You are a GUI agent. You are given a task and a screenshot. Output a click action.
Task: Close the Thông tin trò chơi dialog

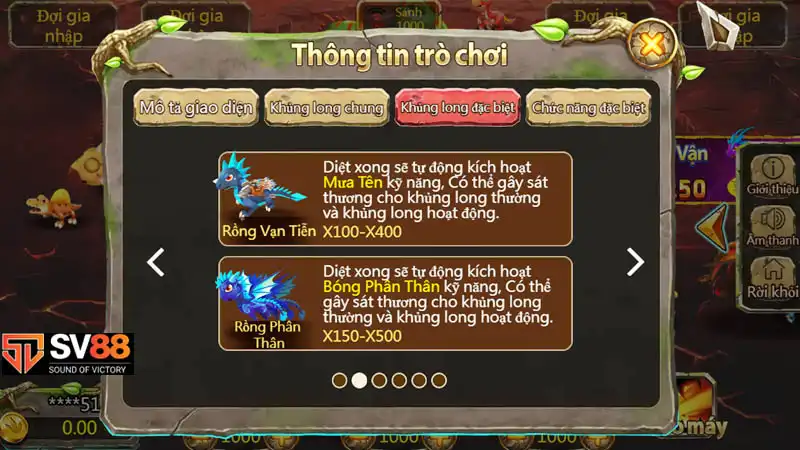pyautogui.click(x=651, y=45)
